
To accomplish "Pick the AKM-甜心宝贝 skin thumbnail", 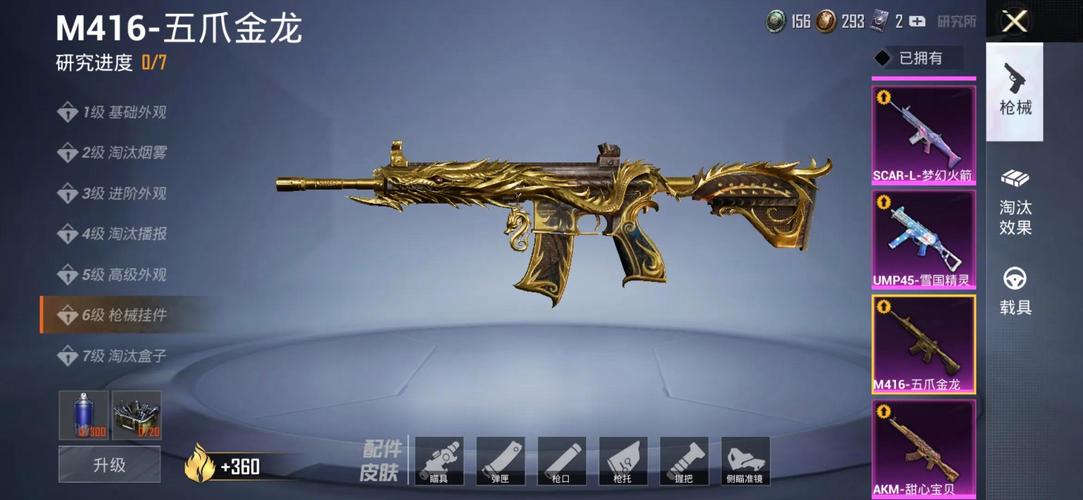I will (x=924, y=448).
